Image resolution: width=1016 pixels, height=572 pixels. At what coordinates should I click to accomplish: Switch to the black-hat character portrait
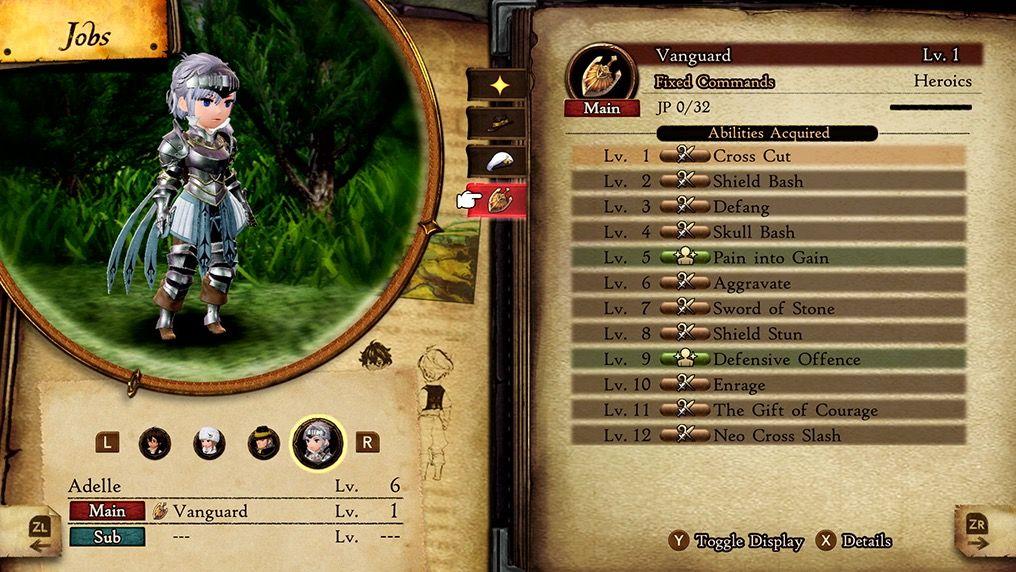pos(263,442)
